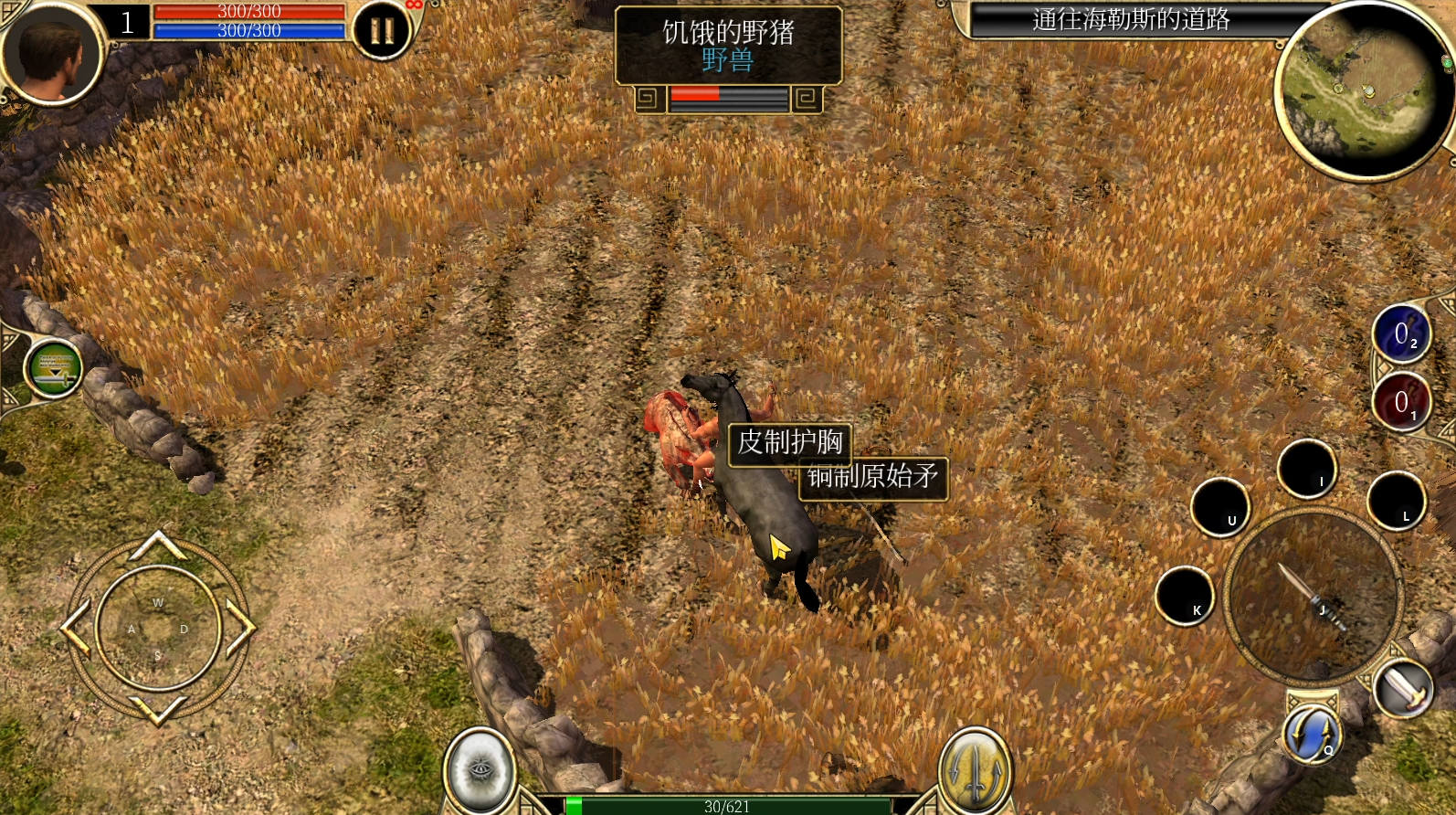
Task: Open the green quest icon on left edge
Action: (53, 368)
